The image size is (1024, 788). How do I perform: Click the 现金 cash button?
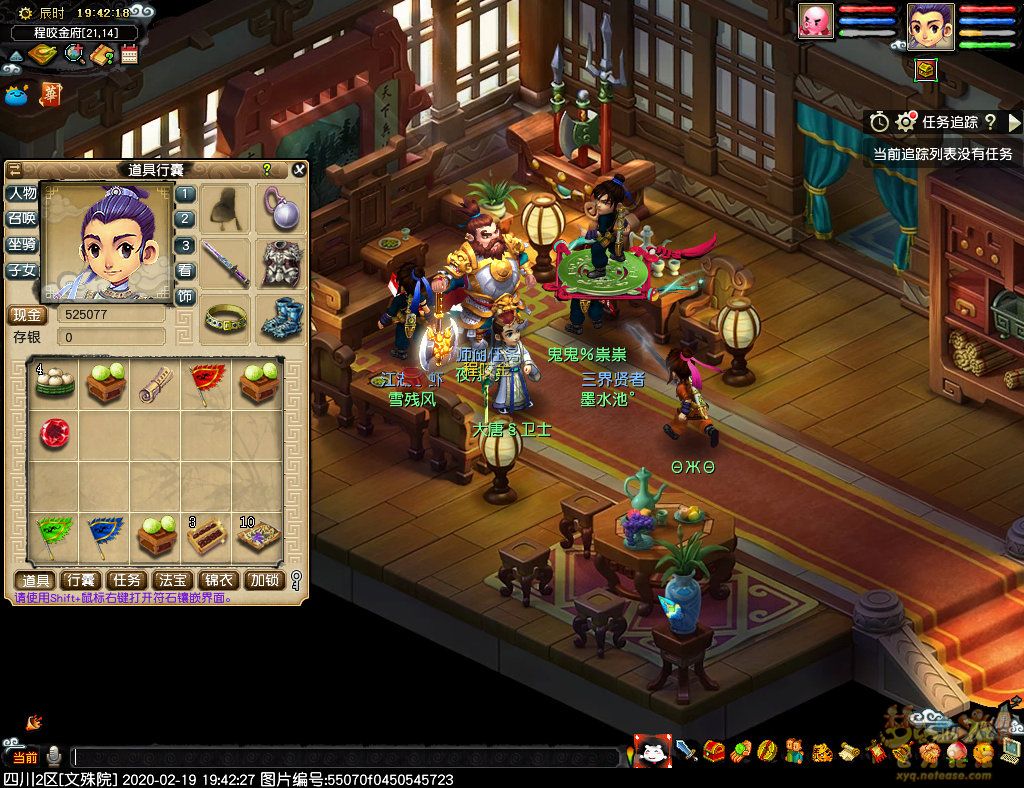pyautogui.click(x=28, y=314)
